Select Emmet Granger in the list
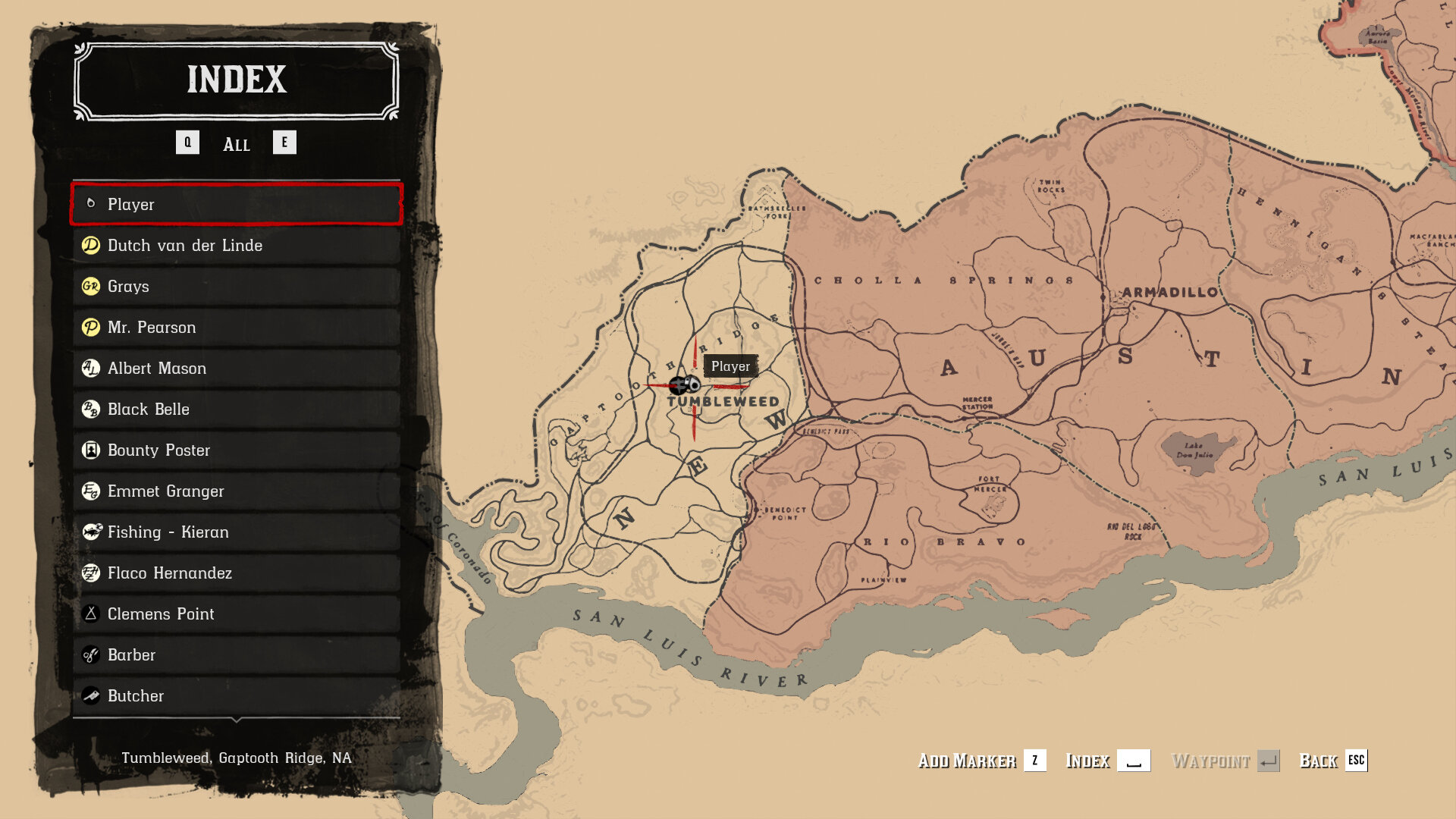Viewport: 1456px width, 819px height. (236, 491)
